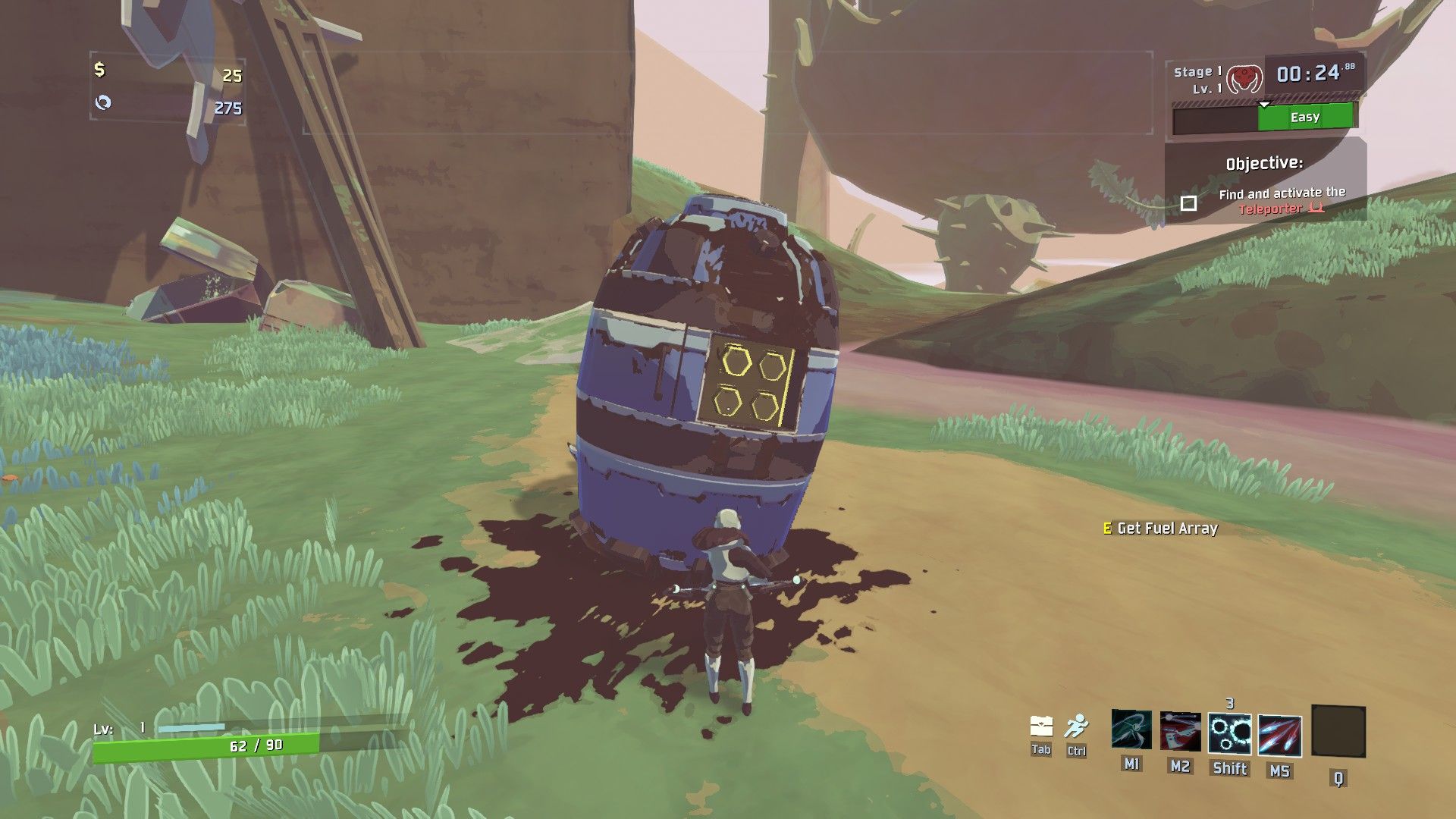
Task: Tick the Teleporter objective checkbox
Action: [1188, 203]
